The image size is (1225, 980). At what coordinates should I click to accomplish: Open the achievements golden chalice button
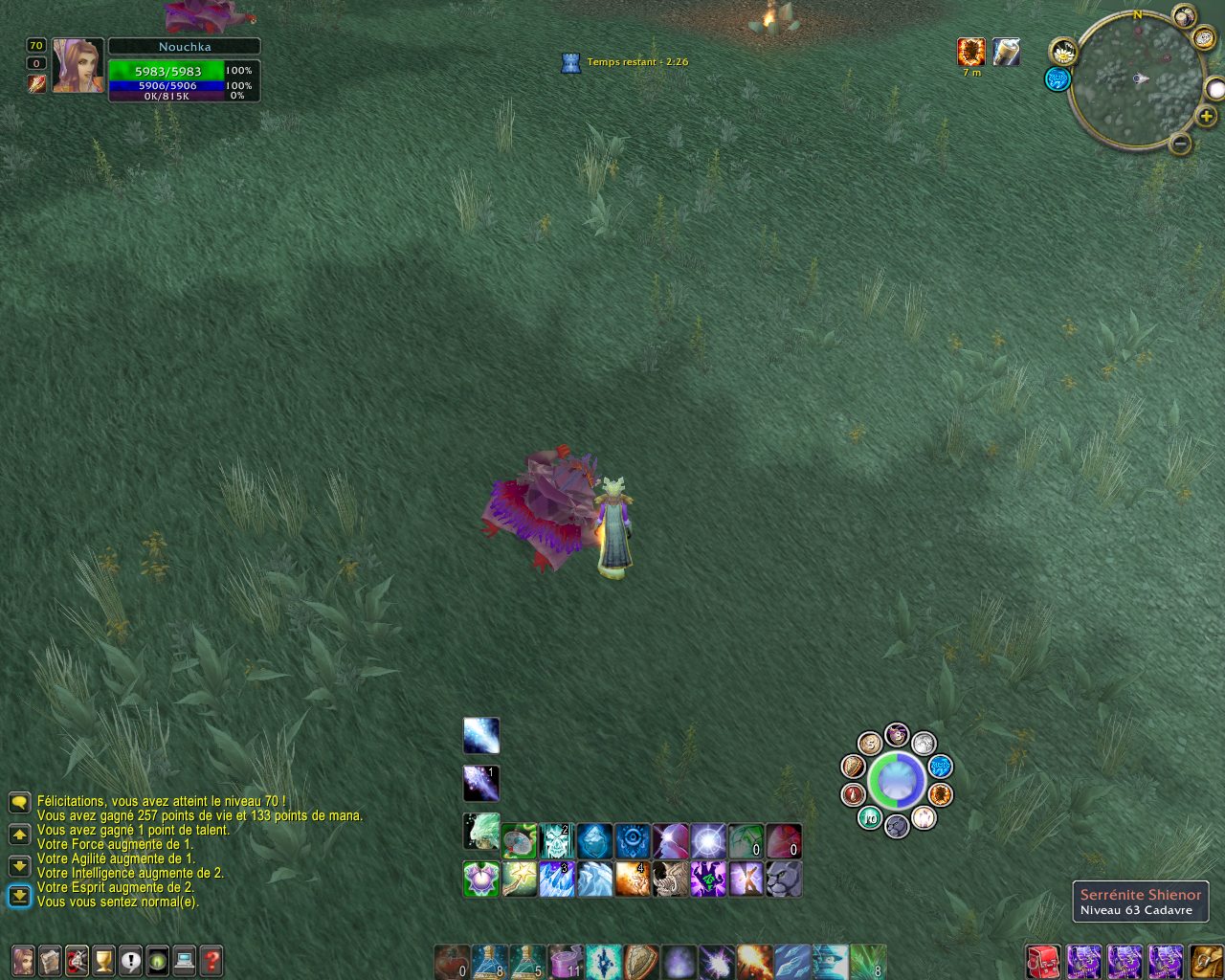(x=103, y=960)
